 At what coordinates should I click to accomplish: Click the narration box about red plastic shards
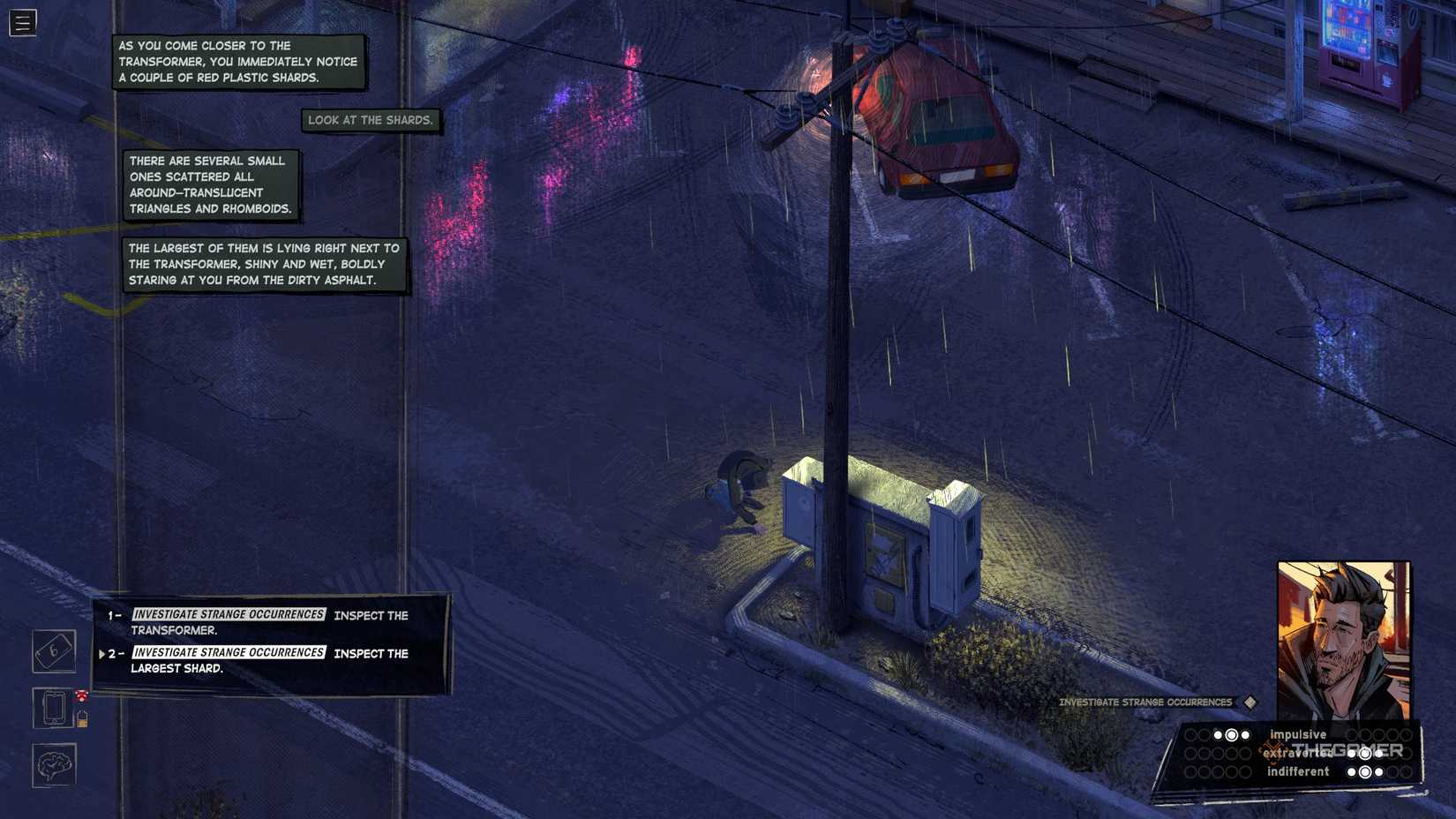tap(238, 61)
